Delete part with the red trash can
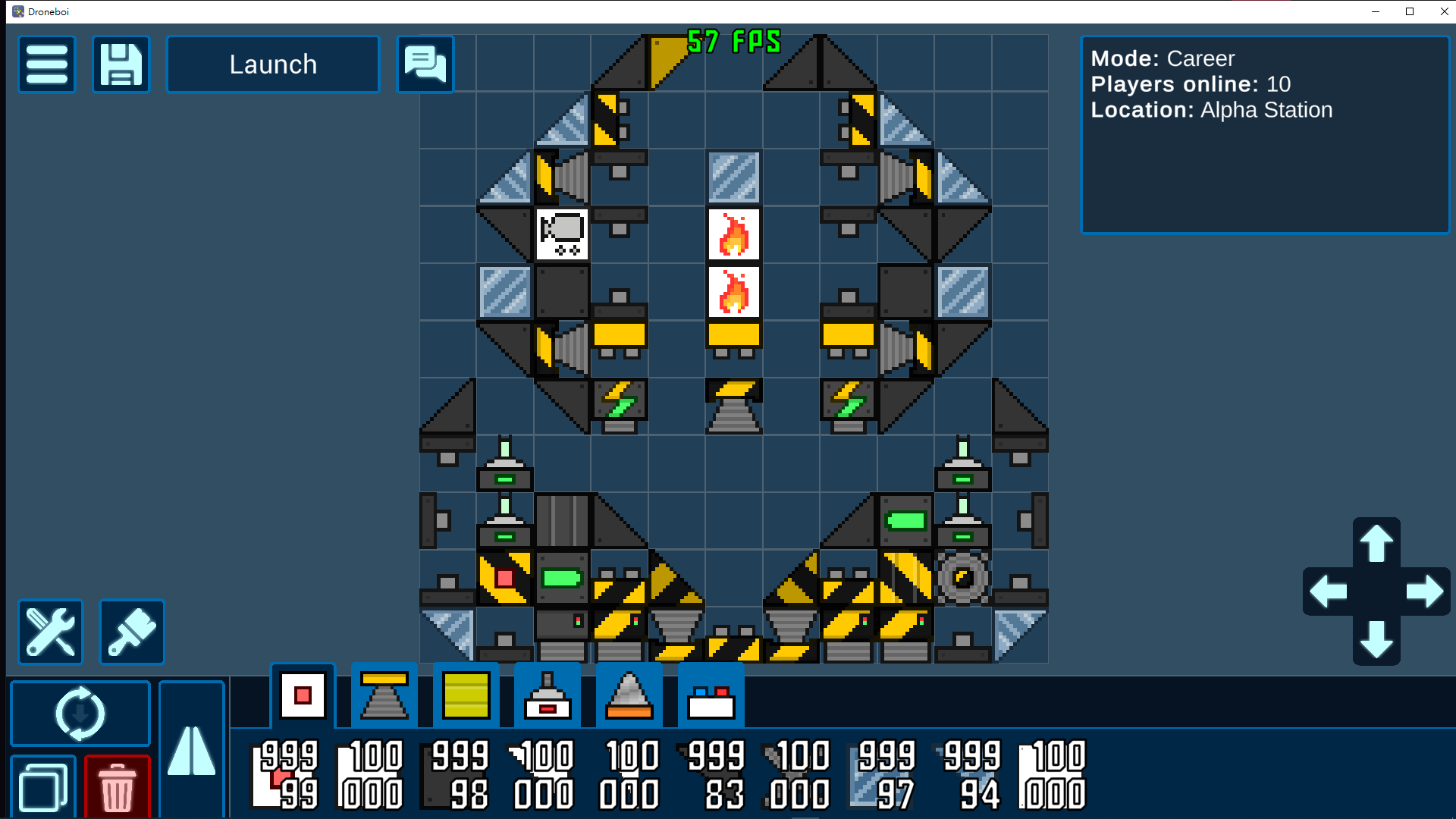Image resolution: width=1456 pixels, height=819 pixels. point(118,787)
